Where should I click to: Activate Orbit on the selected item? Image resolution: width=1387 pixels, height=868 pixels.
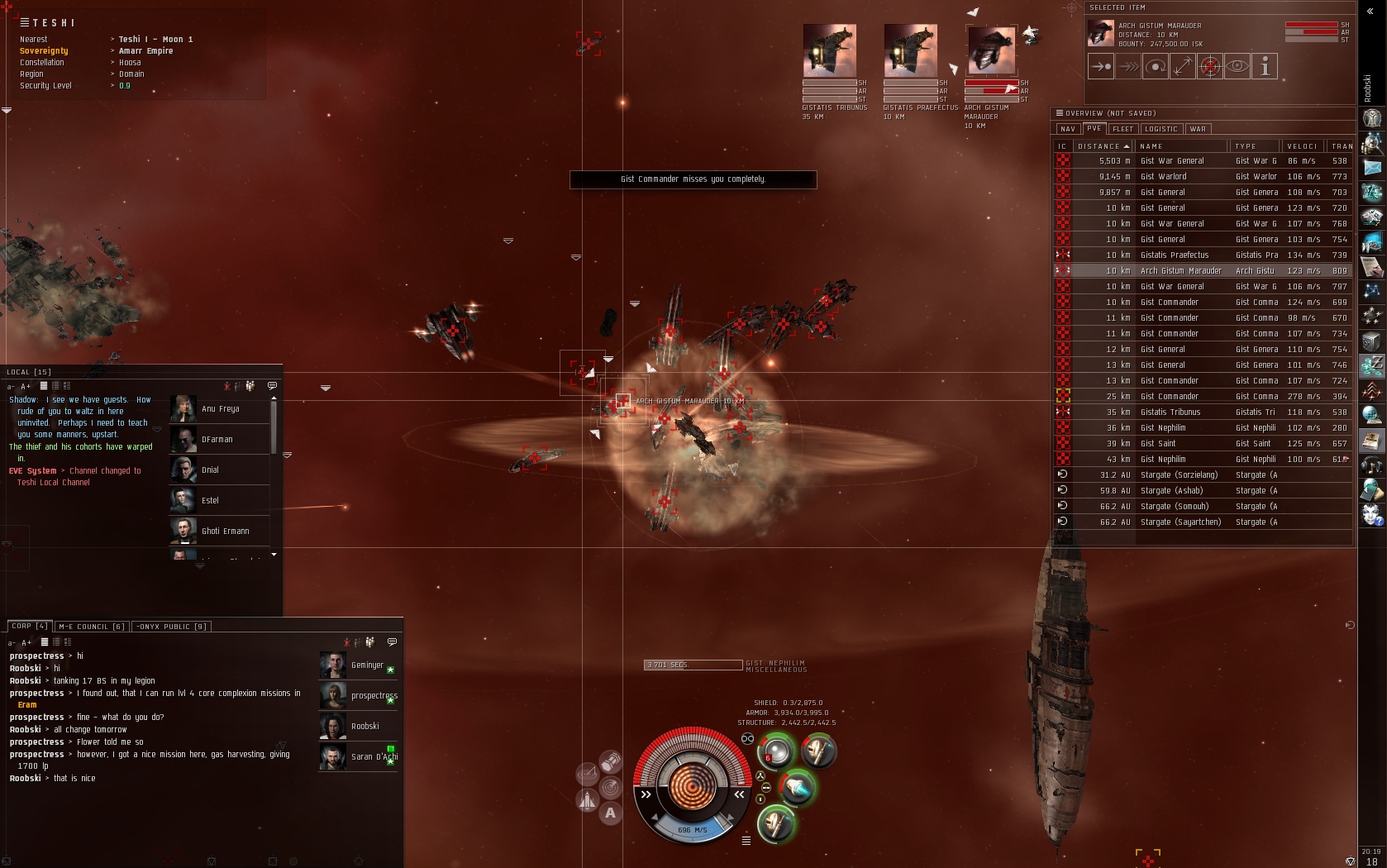(x=1156, y=67)
